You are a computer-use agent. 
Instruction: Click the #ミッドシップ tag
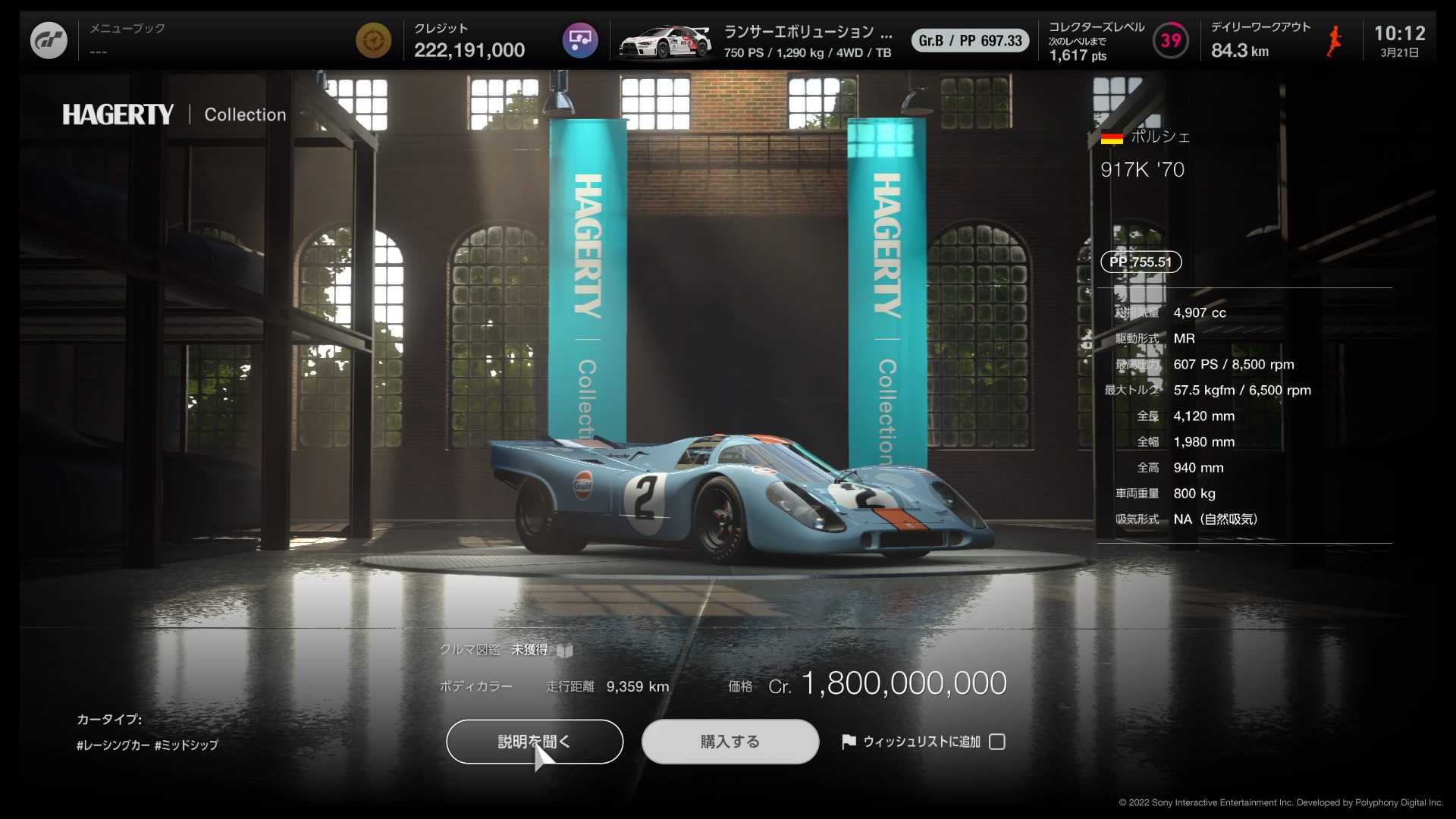point(187,745)
